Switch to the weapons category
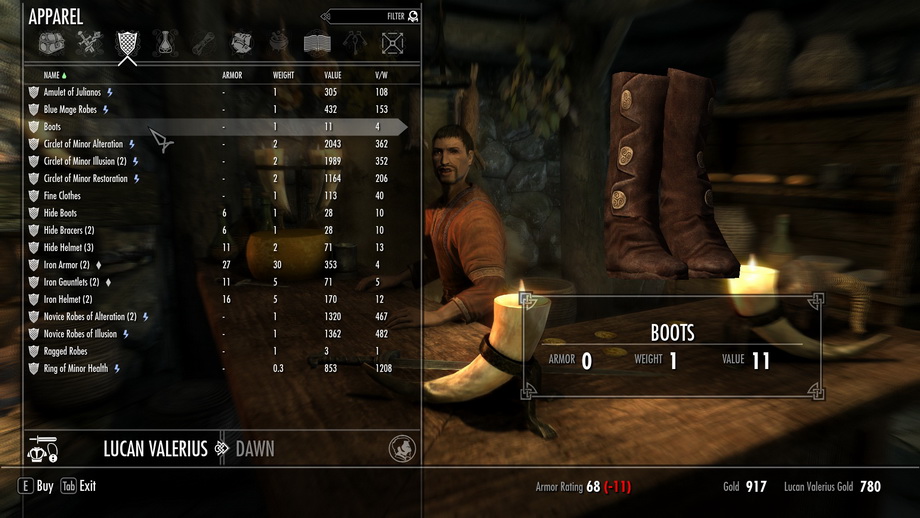The image size is (920, 518). click(90, 43)
